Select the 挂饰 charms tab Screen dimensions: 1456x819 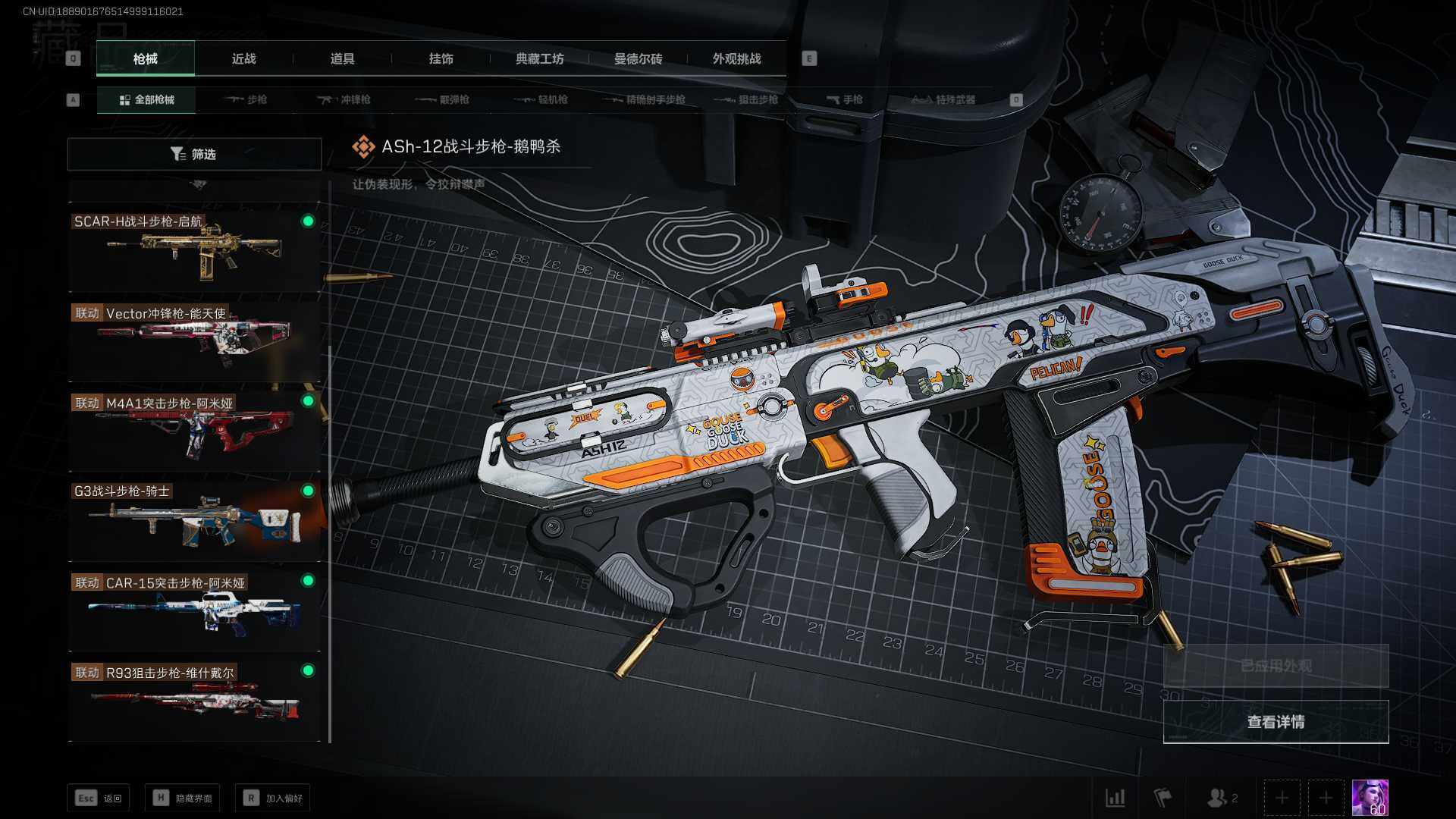(441, 58)
